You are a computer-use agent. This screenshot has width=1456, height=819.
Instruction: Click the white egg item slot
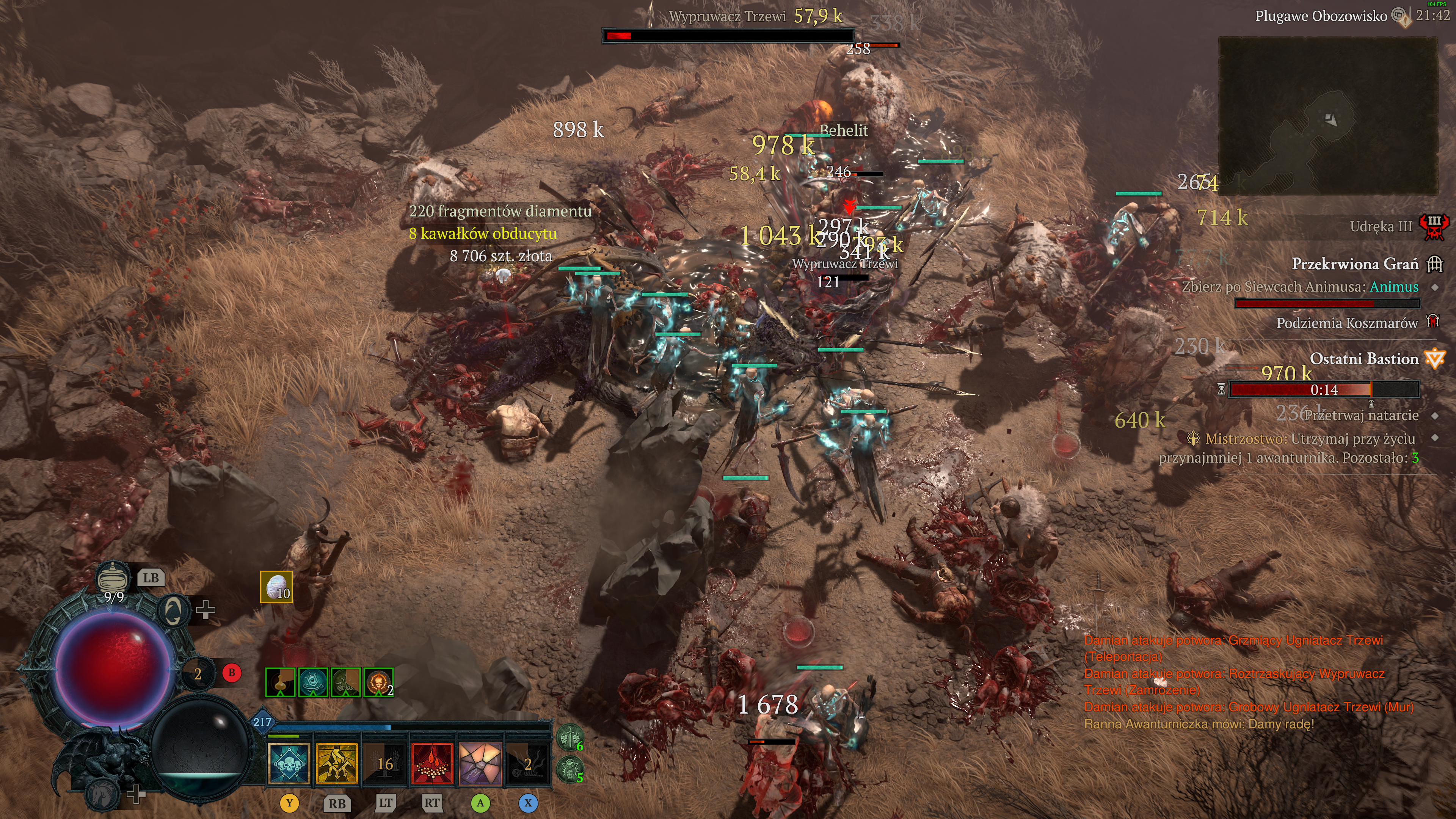(x=276, y=587)
